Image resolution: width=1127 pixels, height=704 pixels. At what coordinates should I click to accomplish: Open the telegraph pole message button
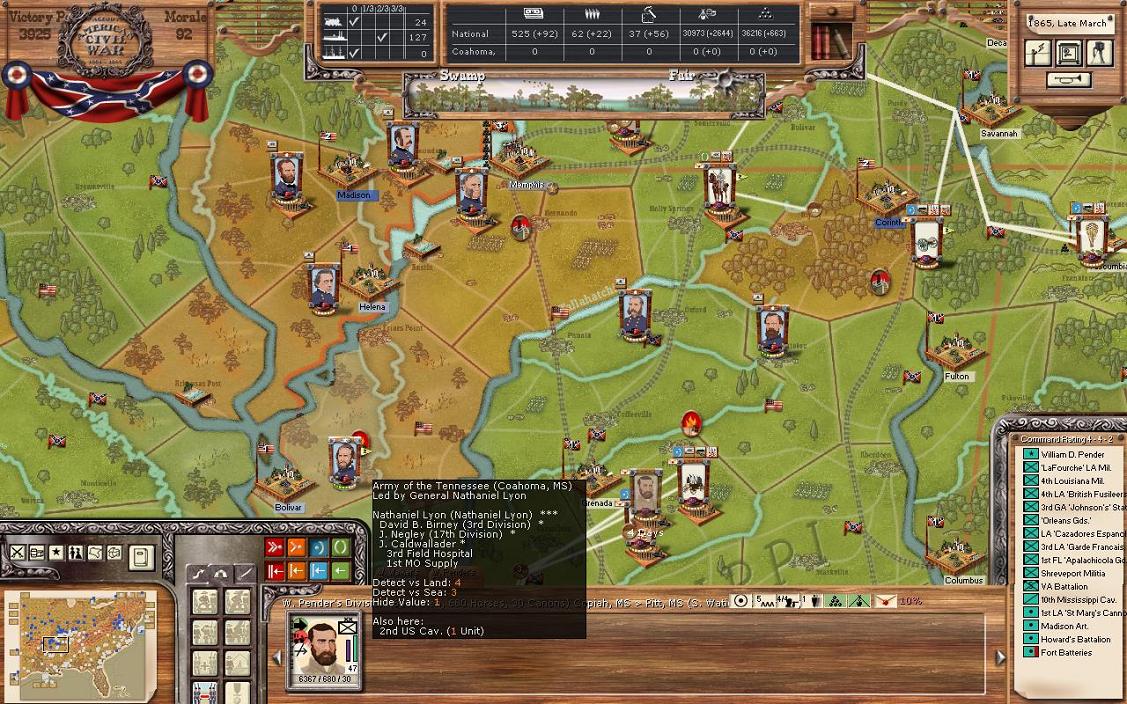(1038, 53)
